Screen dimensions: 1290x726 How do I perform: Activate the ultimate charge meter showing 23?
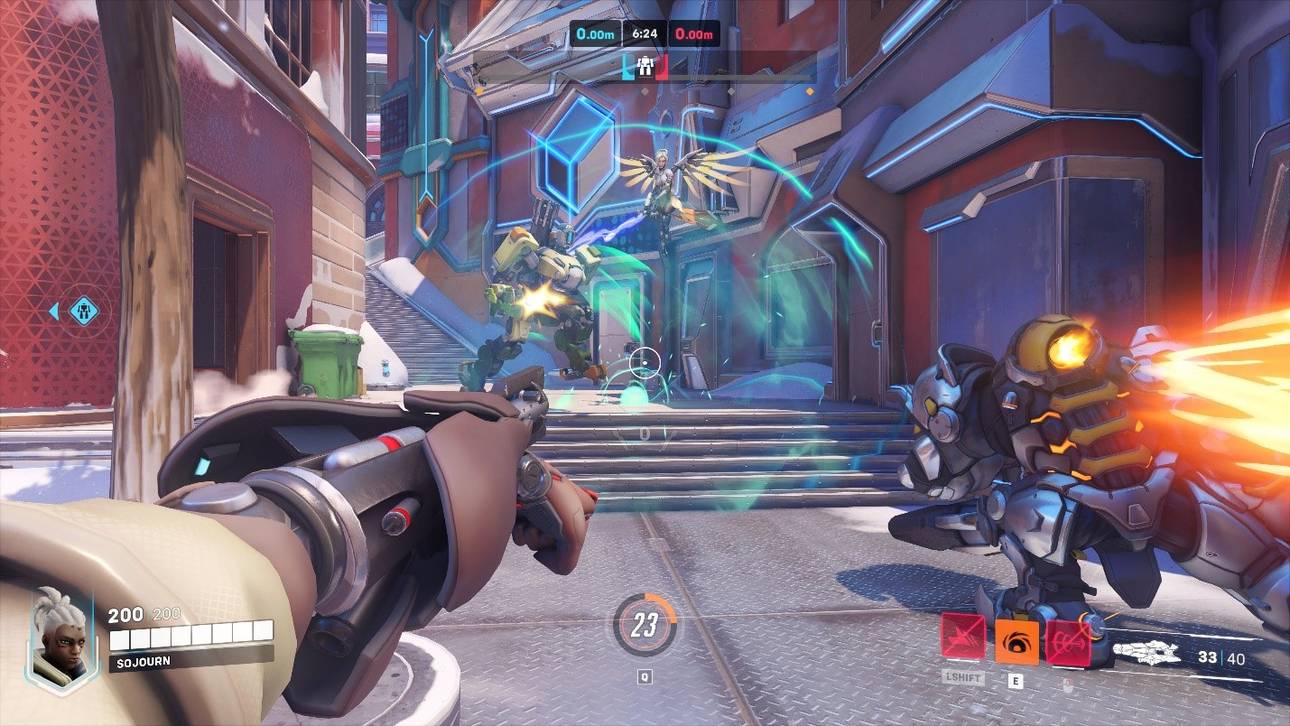644,626
